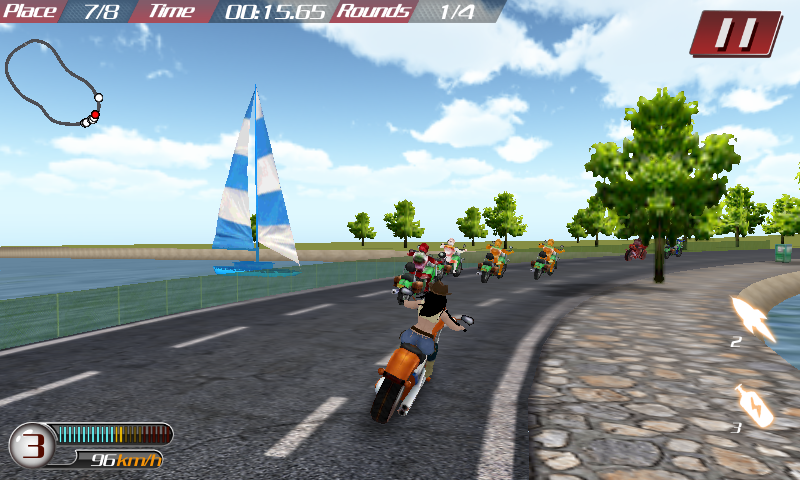The image size is (800, 480).
Task: Click the track minimap
Action: coord(53,83)
